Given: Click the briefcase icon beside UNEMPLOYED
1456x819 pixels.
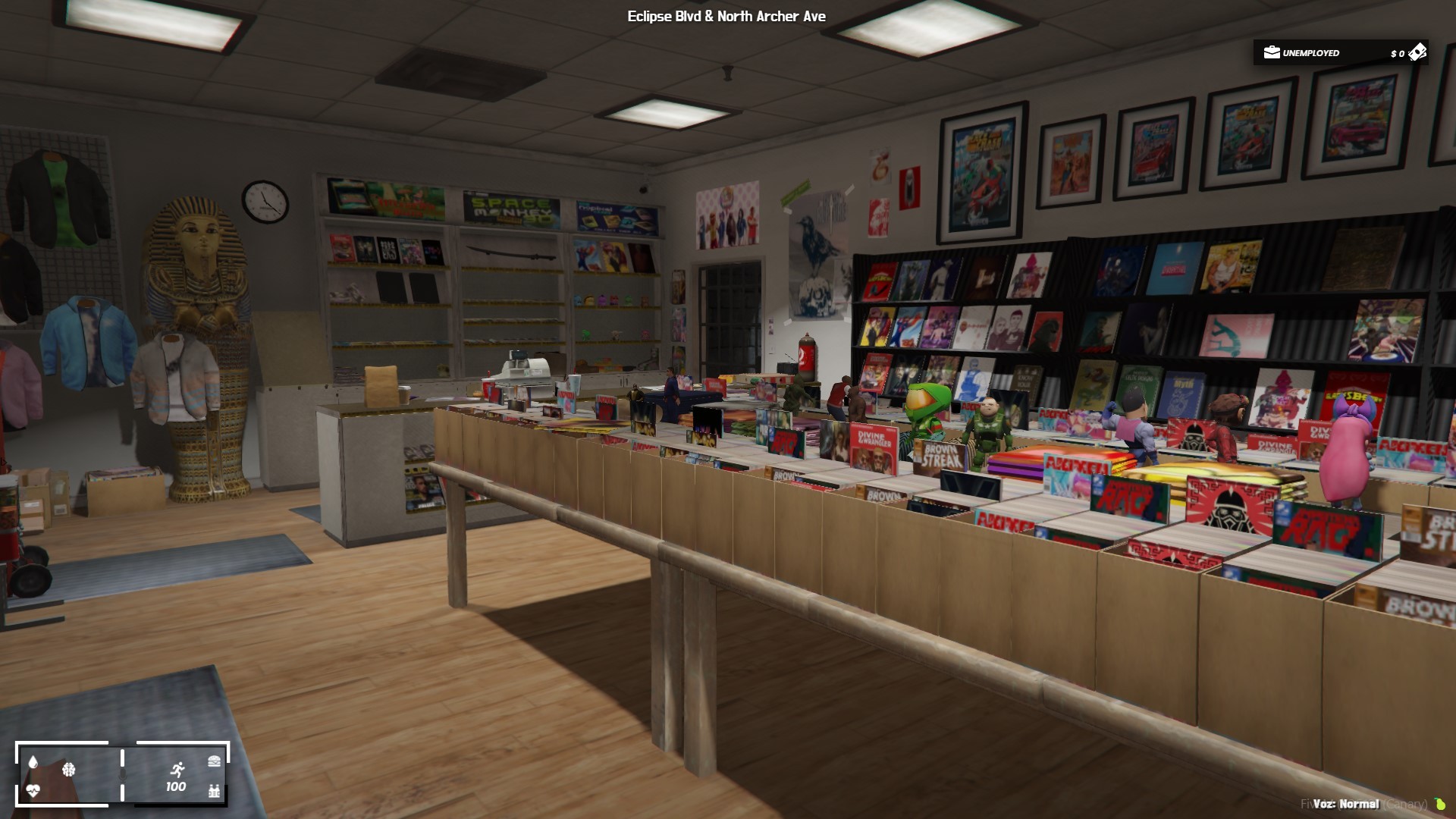Looking at the screenshot, I should coord(1271,53).
